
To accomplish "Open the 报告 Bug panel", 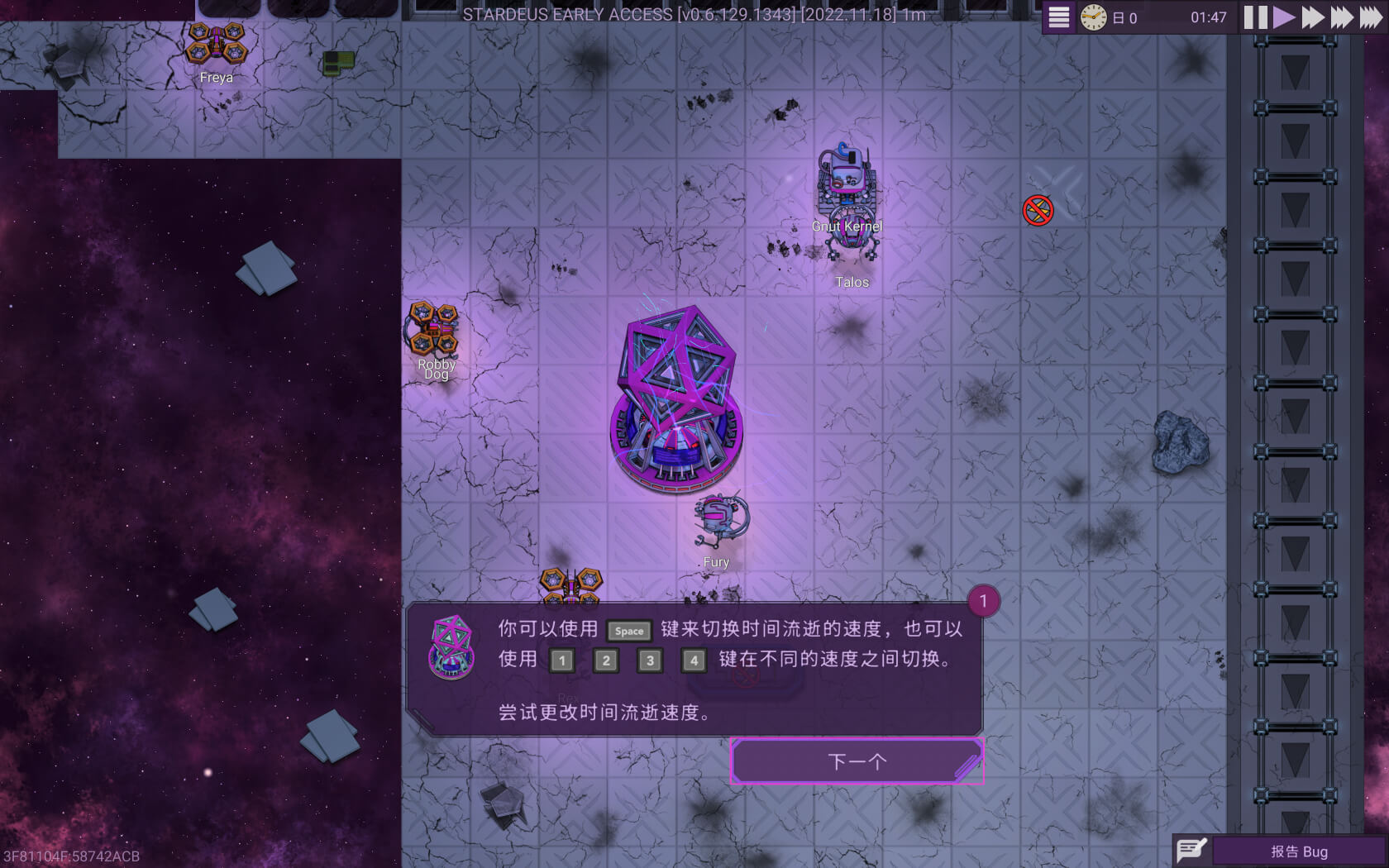I will click(1301, 851).
